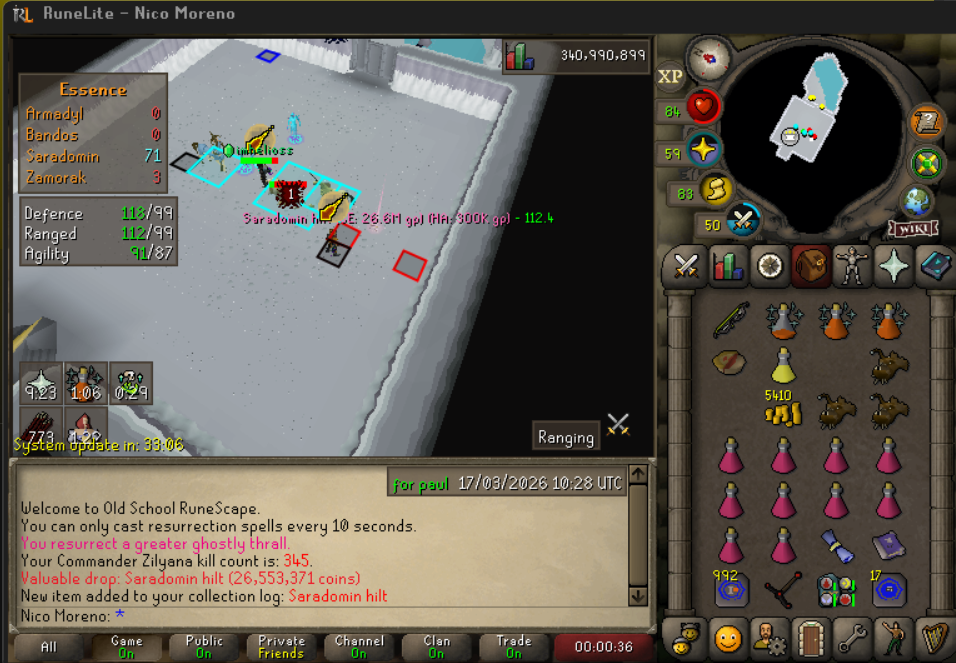Screen dimensions: 956x663
Task: Open the purple spell book item
Action: (887, 545)
